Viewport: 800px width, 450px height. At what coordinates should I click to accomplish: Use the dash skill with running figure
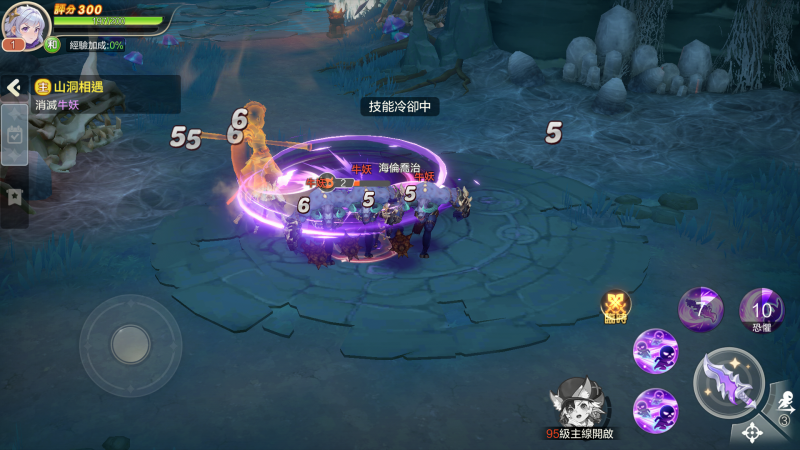783,408
